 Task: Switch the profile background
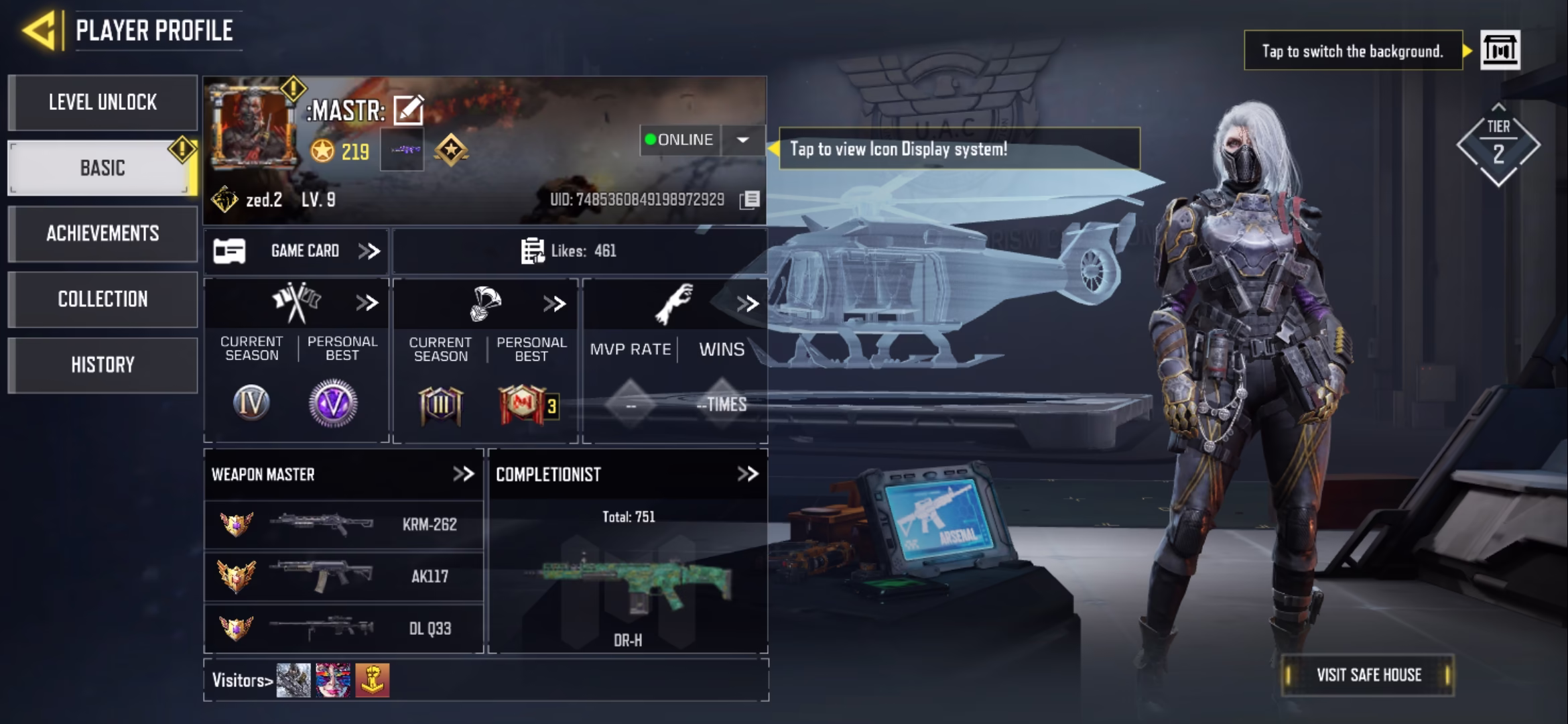(1500, 50)
